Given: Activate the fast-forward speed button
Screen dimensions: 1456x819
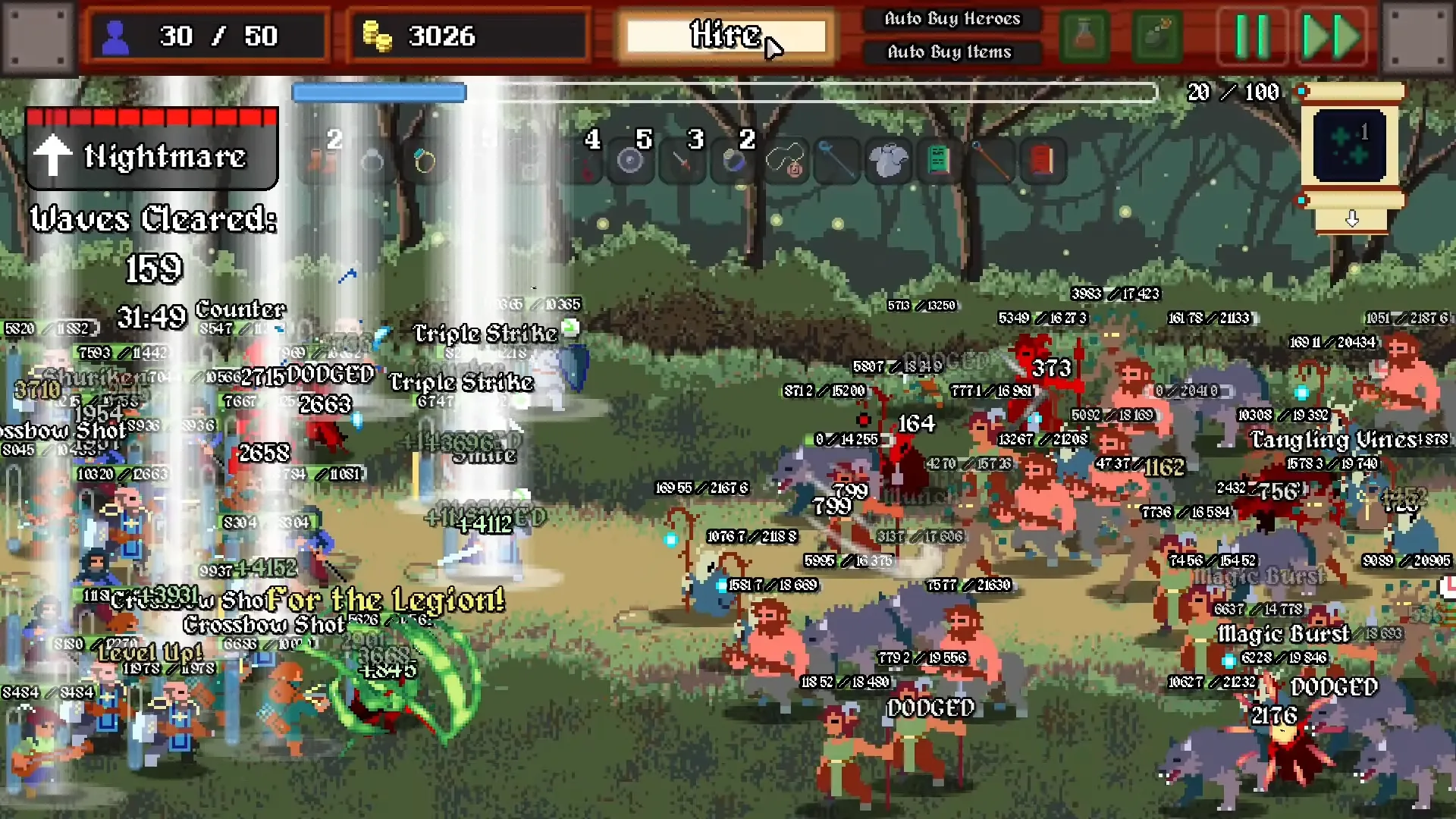Looking at the screenshot, I should tap(1332, 36).
